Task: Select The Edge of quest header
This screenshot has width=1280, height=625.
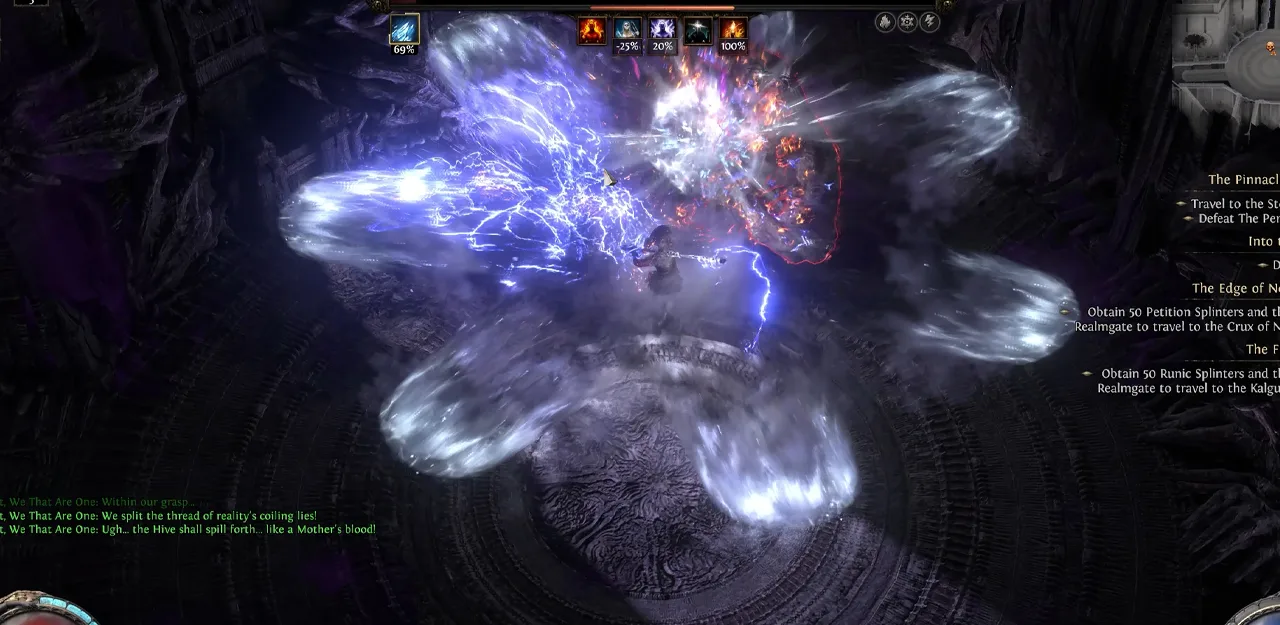Action: click(x=1235, y=289)
